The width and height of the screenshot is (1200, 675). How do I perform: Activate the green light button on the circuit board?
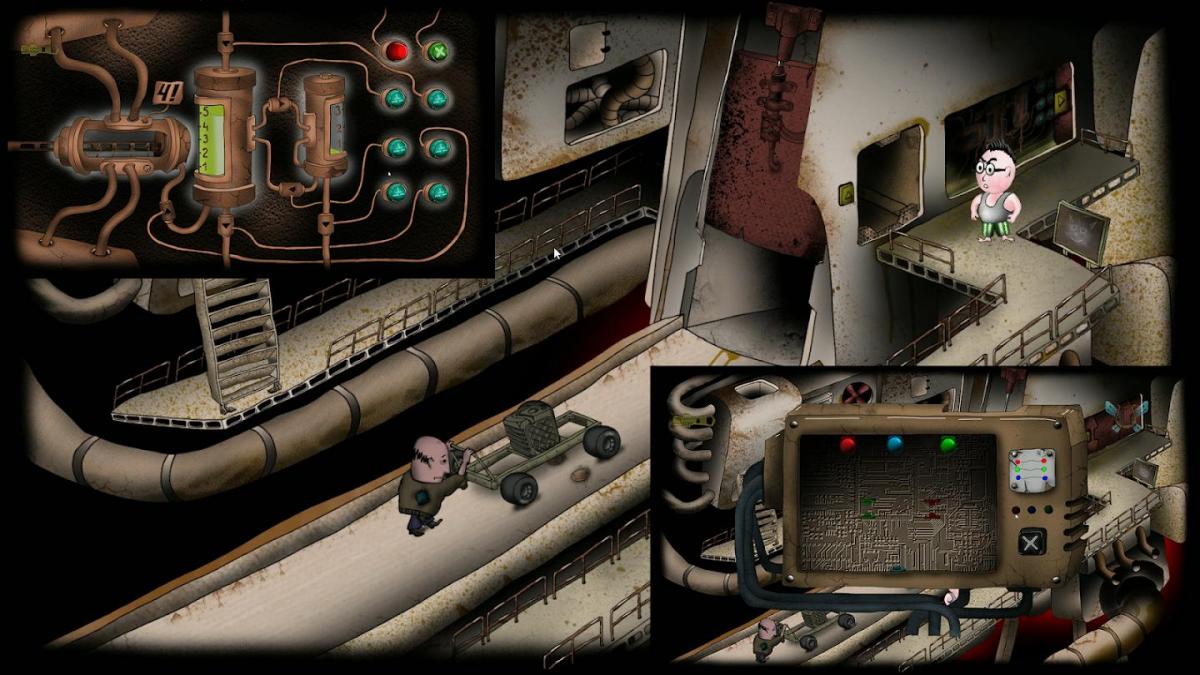click(x=947, y=445)
